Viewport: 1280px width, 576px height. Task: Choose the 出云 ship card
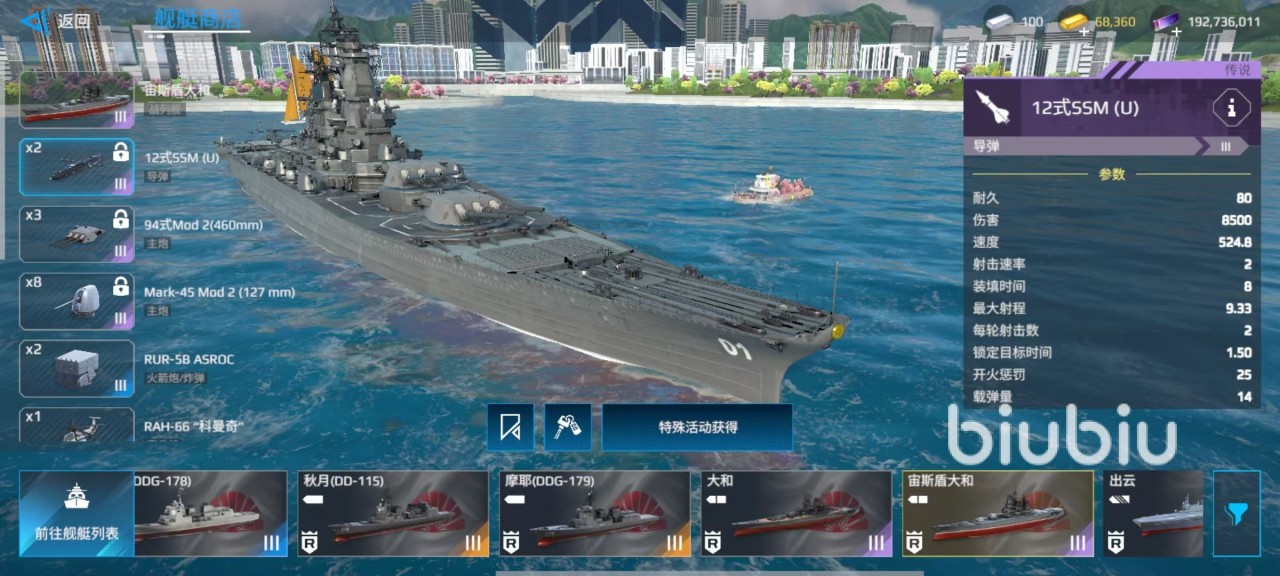tap(1153, 513)
